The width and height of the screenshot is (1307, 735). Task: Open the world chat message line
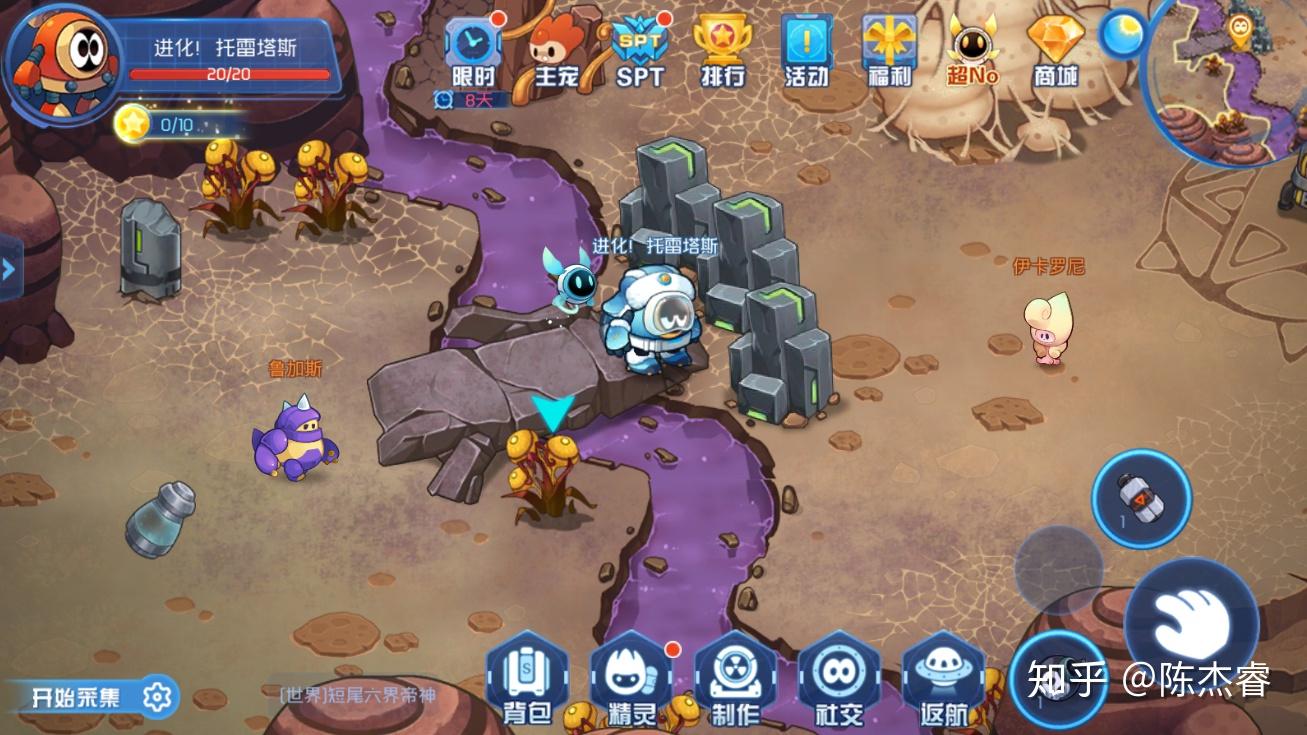(x=358, y=694)
